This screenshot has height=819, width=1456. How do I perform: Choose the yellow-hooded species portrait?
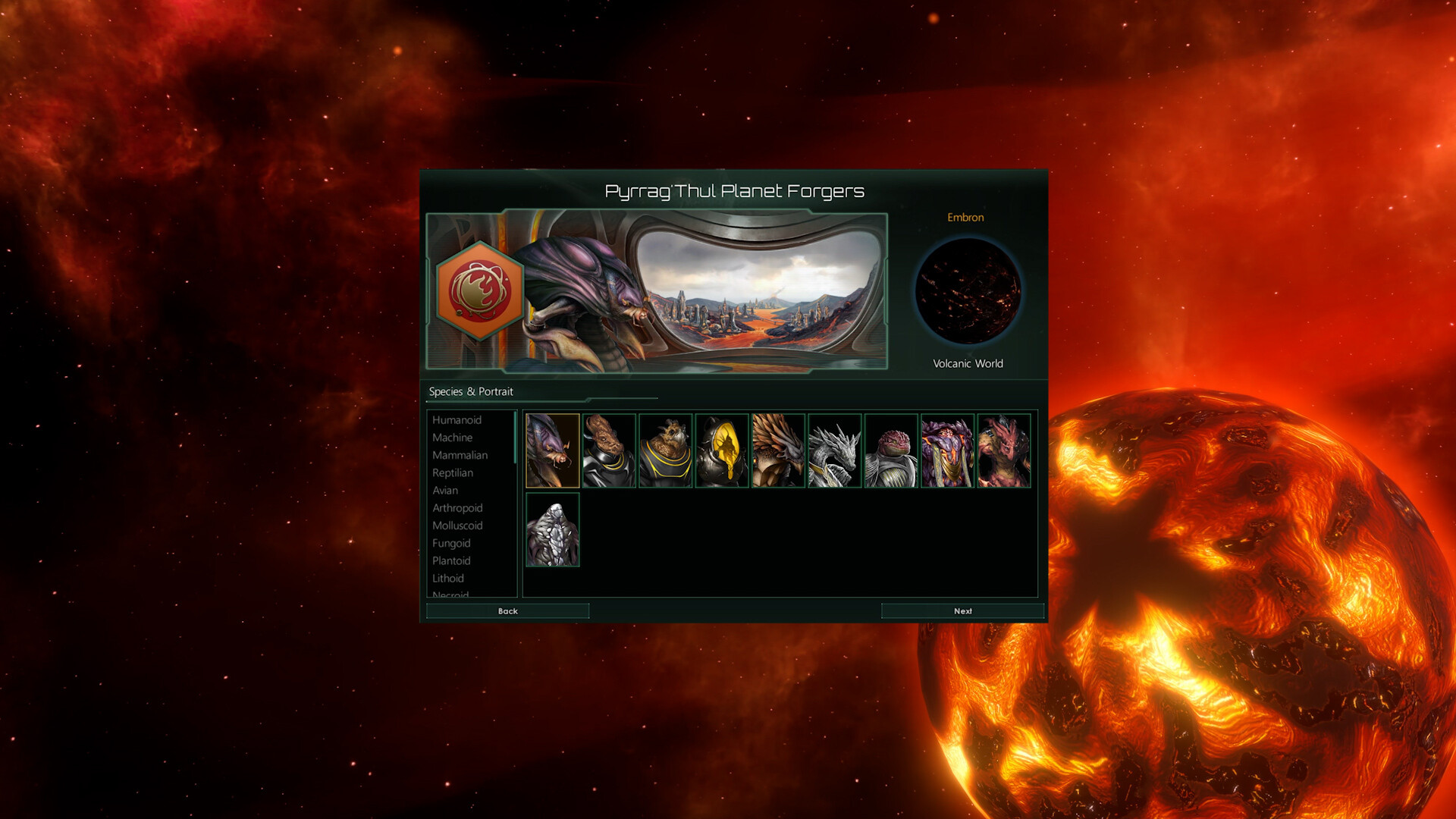[722, 450]
